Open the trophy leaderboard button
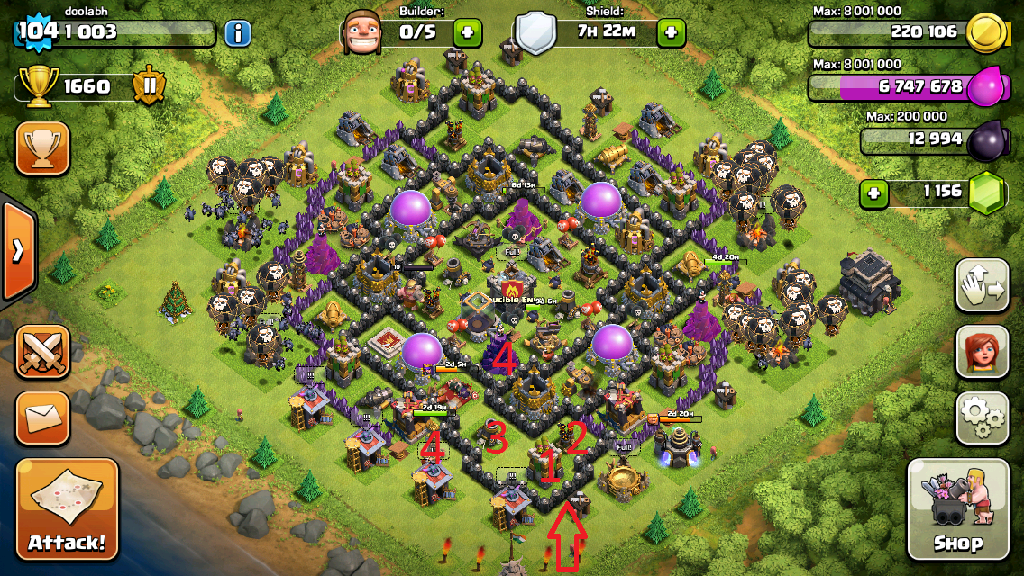The height and width of the screenshot is (576, 1024). tap(42, 149)
